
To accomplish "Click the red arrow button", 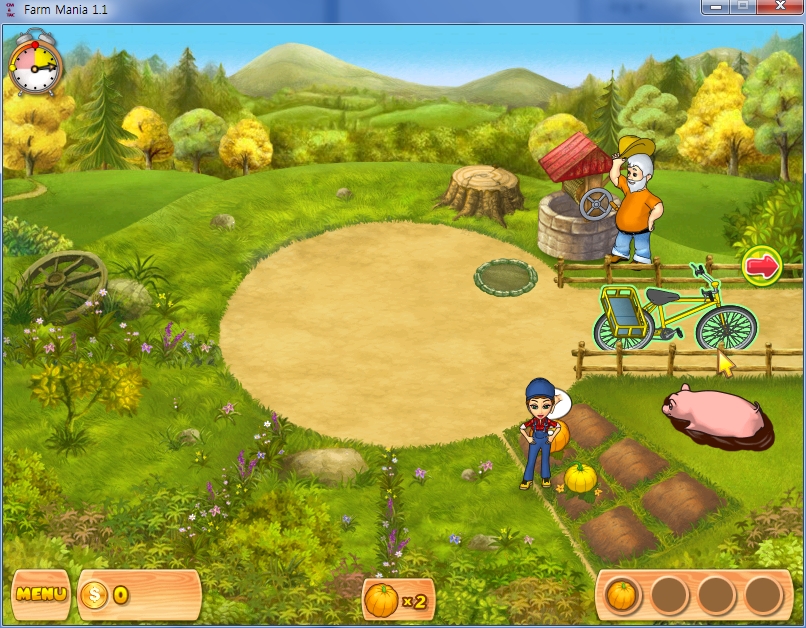I will coord(762,266).
